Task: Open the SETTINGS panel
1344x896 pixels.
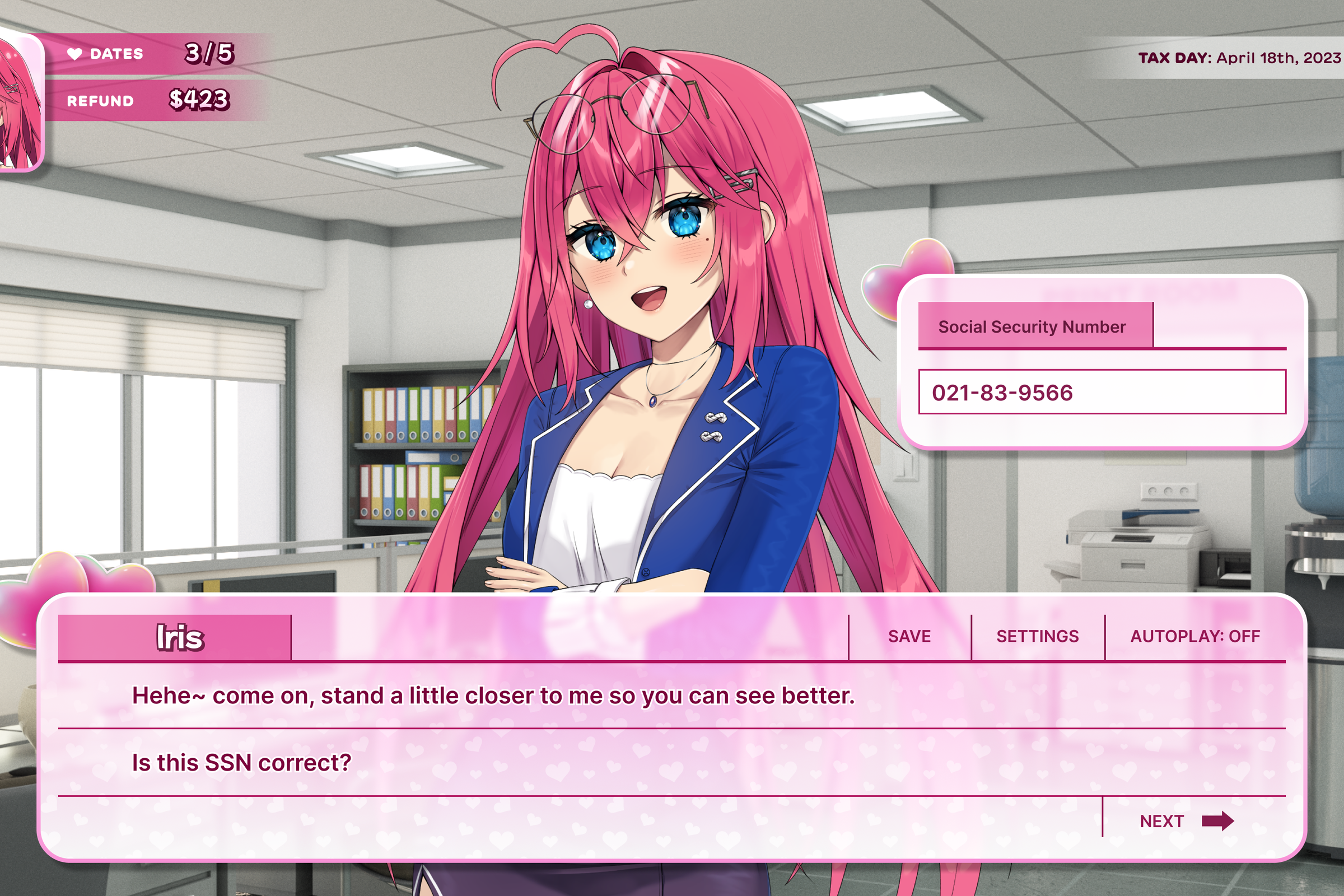Action: point(1038,636)
